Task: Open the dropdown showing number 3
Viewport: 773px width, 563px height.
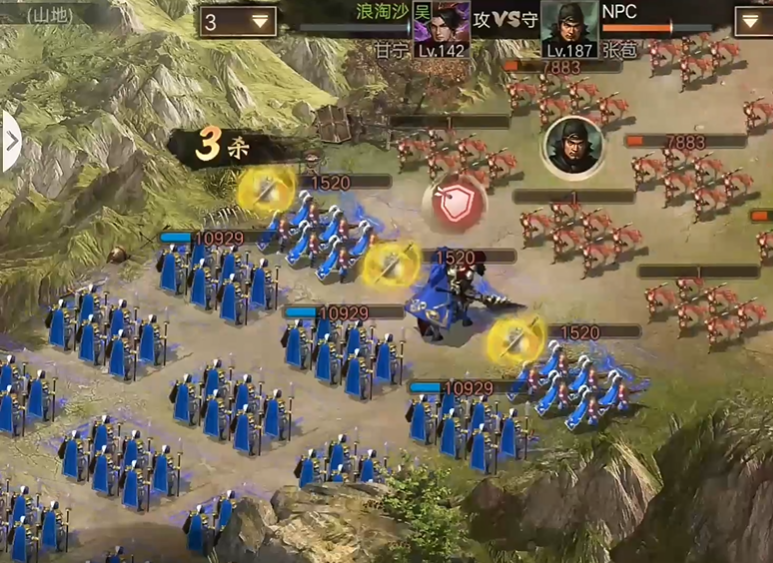Action: pos(238,22)
